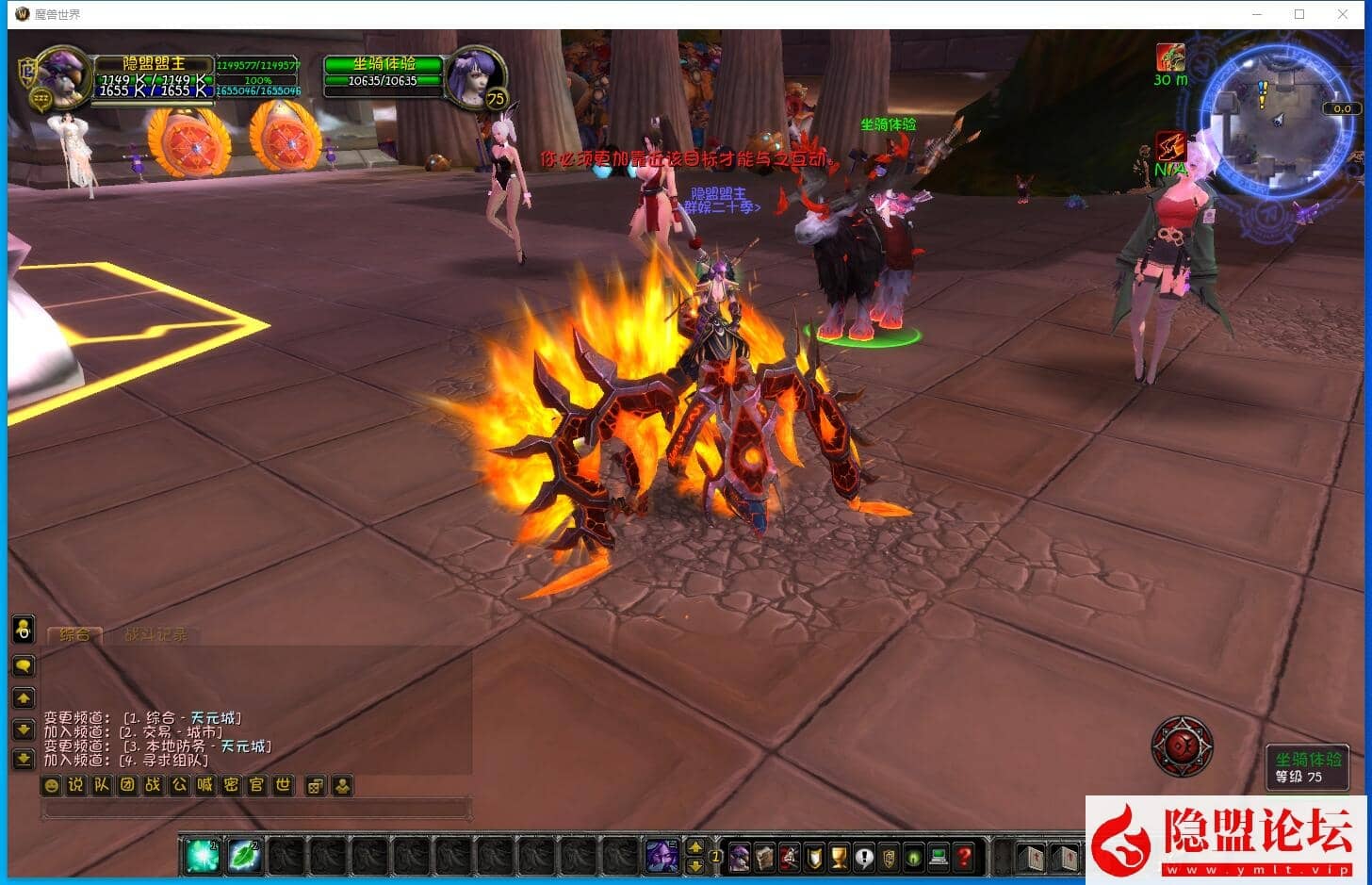Click the chat text input box

click(256, 809)
